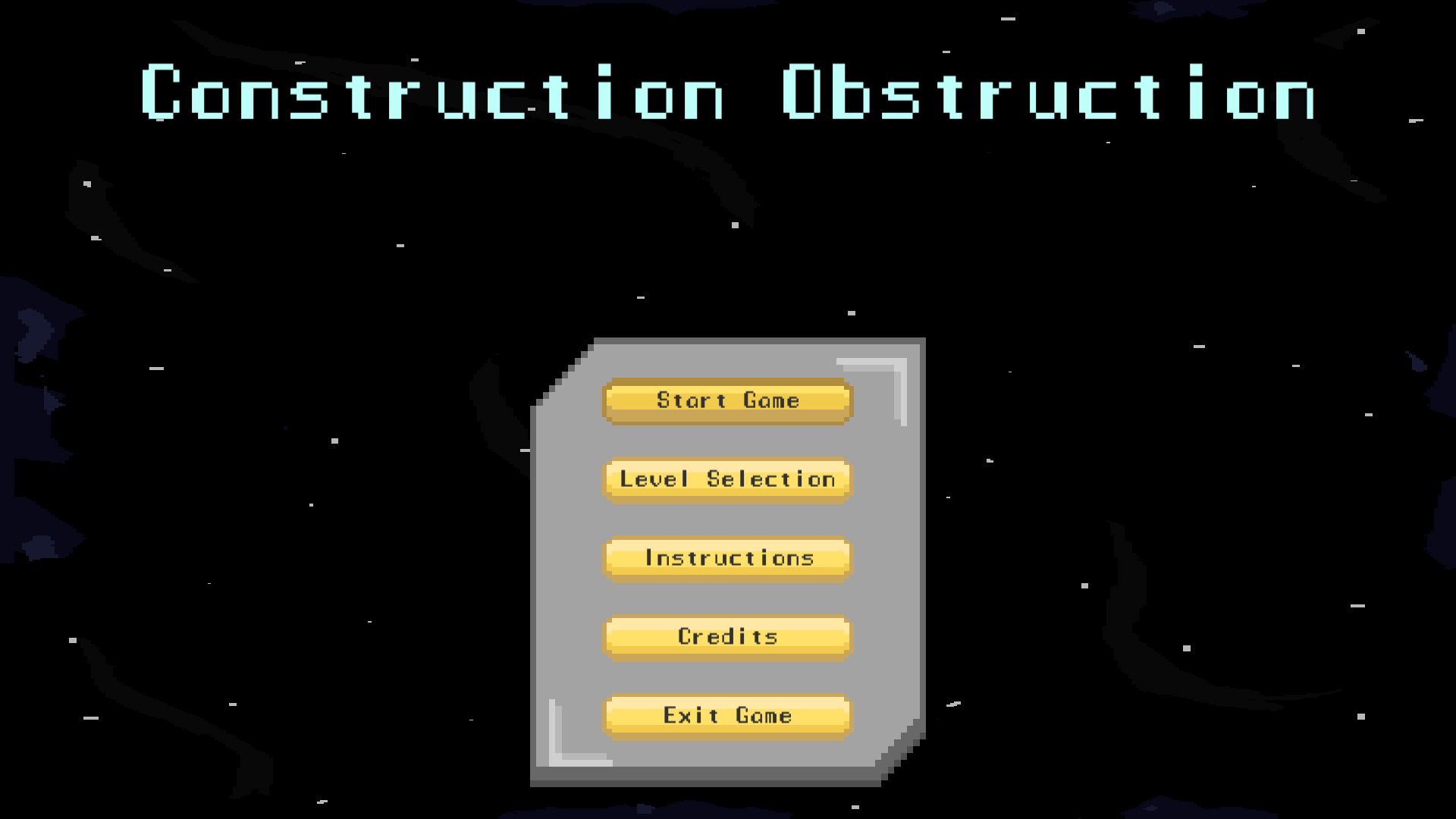Begin playing via Start Game
The image size is (1456, 819).
pyautogui.click(x=726, y=400)
